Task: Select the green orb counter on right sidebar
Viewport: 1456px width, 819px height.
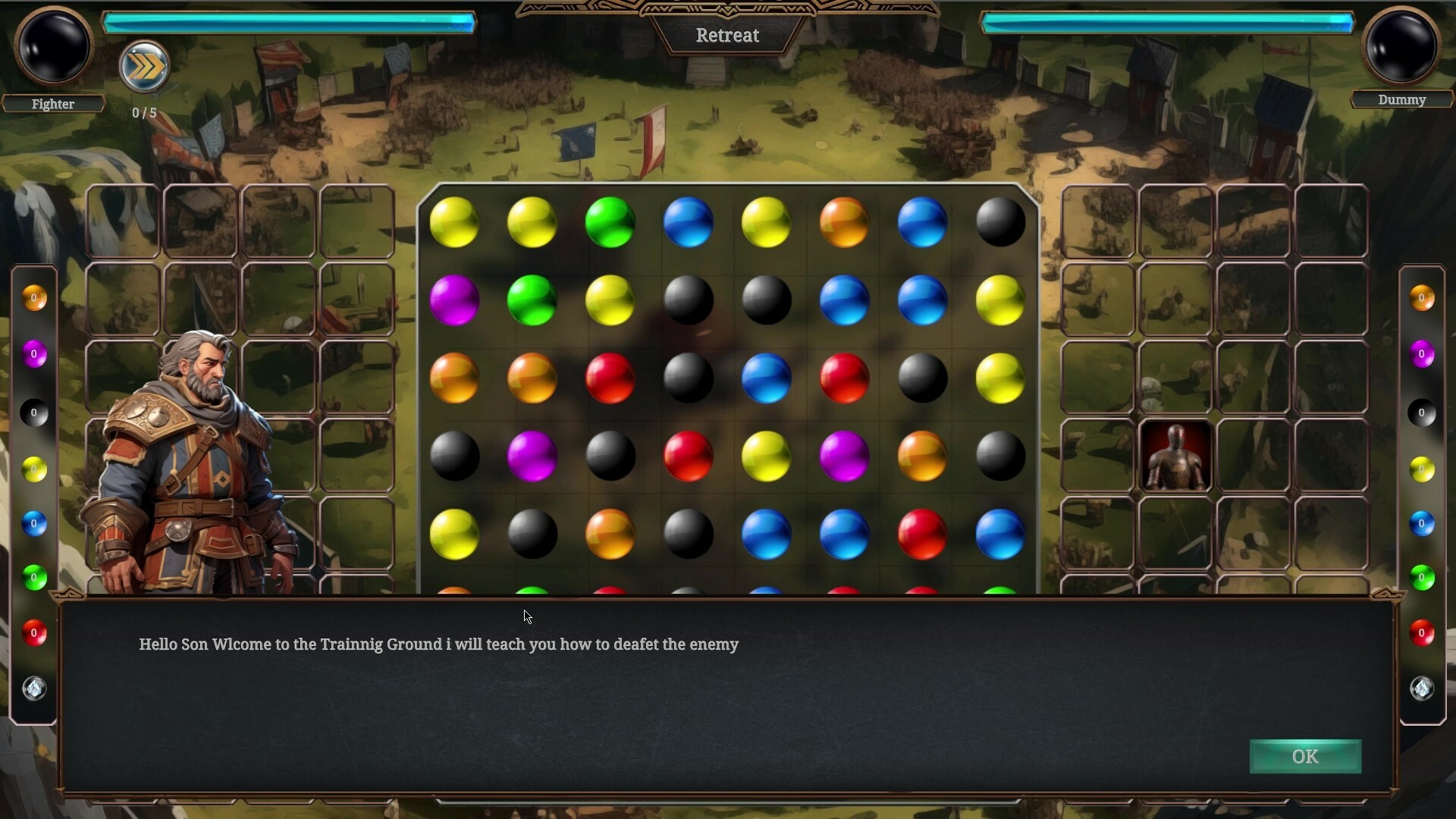Action: [x=1423, y=578]
